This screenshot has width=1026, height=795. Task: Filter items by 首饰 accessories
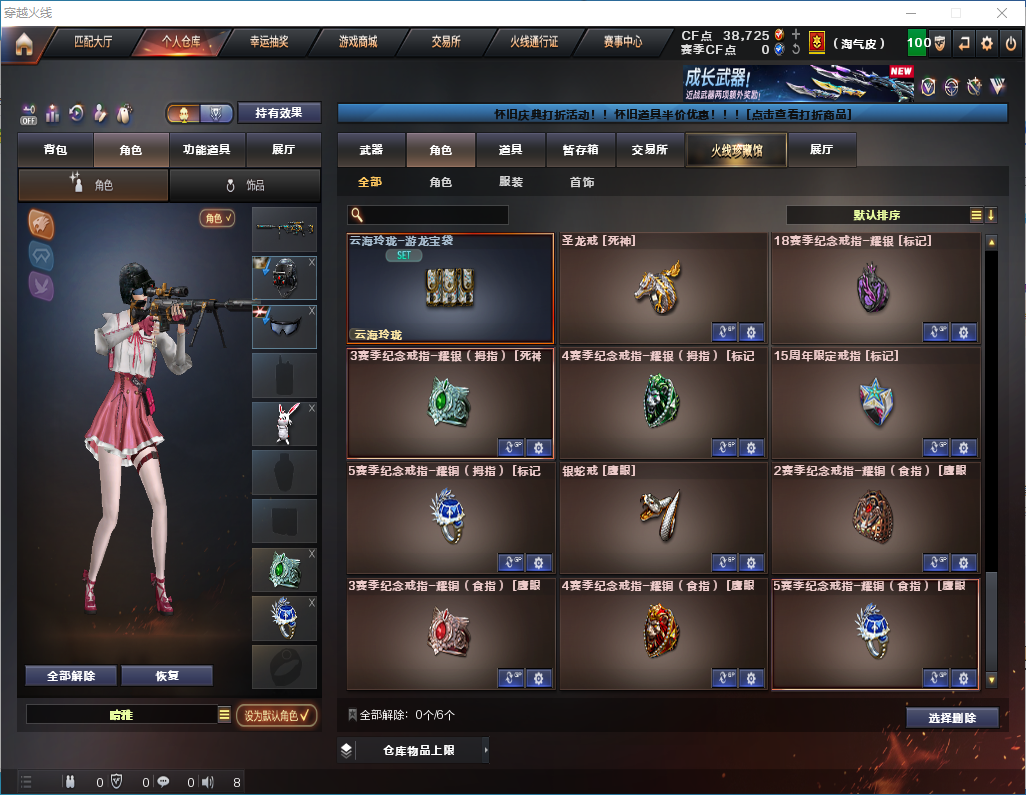pos(582,182)
